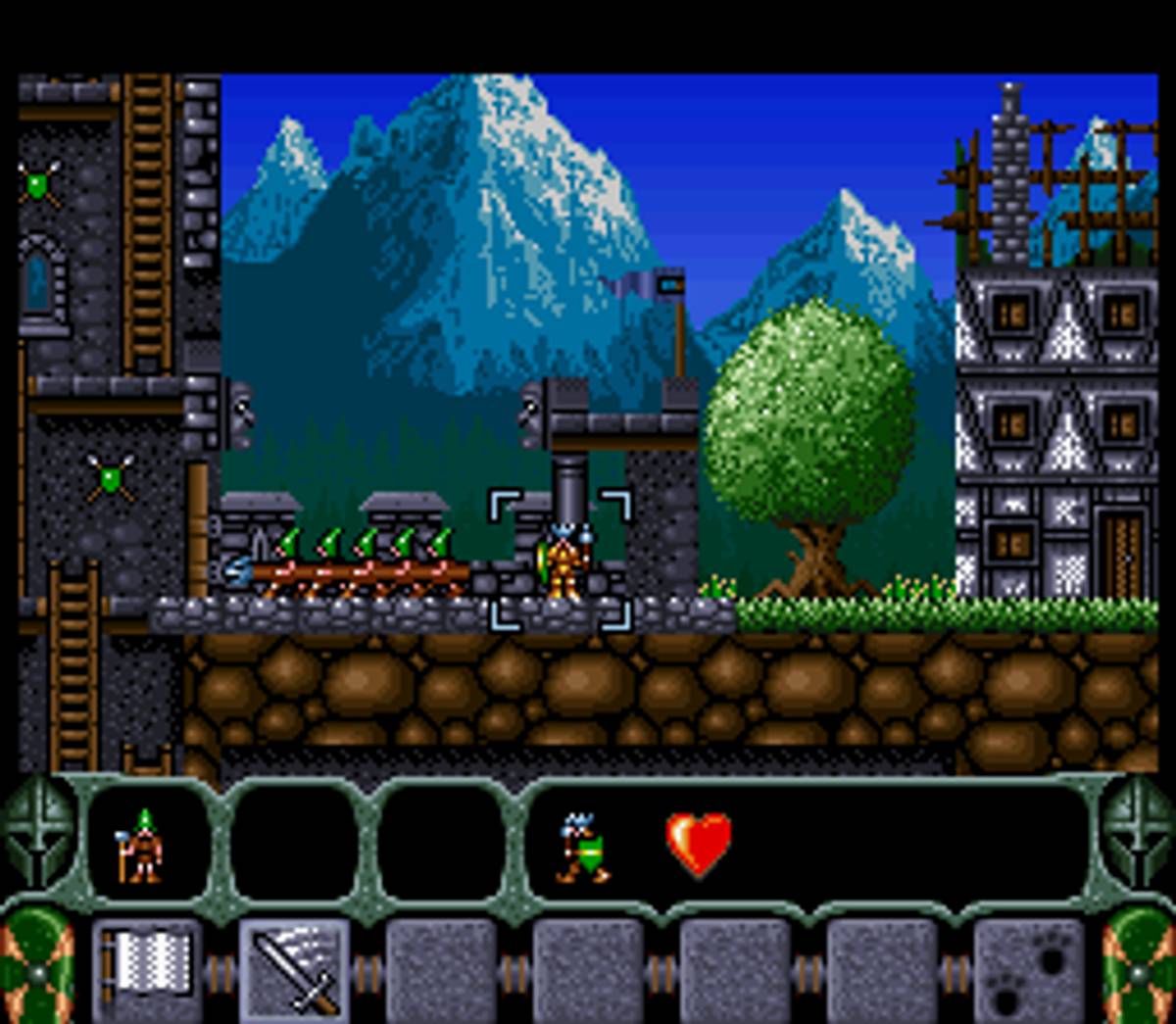Click the king portrait beside the heart

(x=583, y=847)
